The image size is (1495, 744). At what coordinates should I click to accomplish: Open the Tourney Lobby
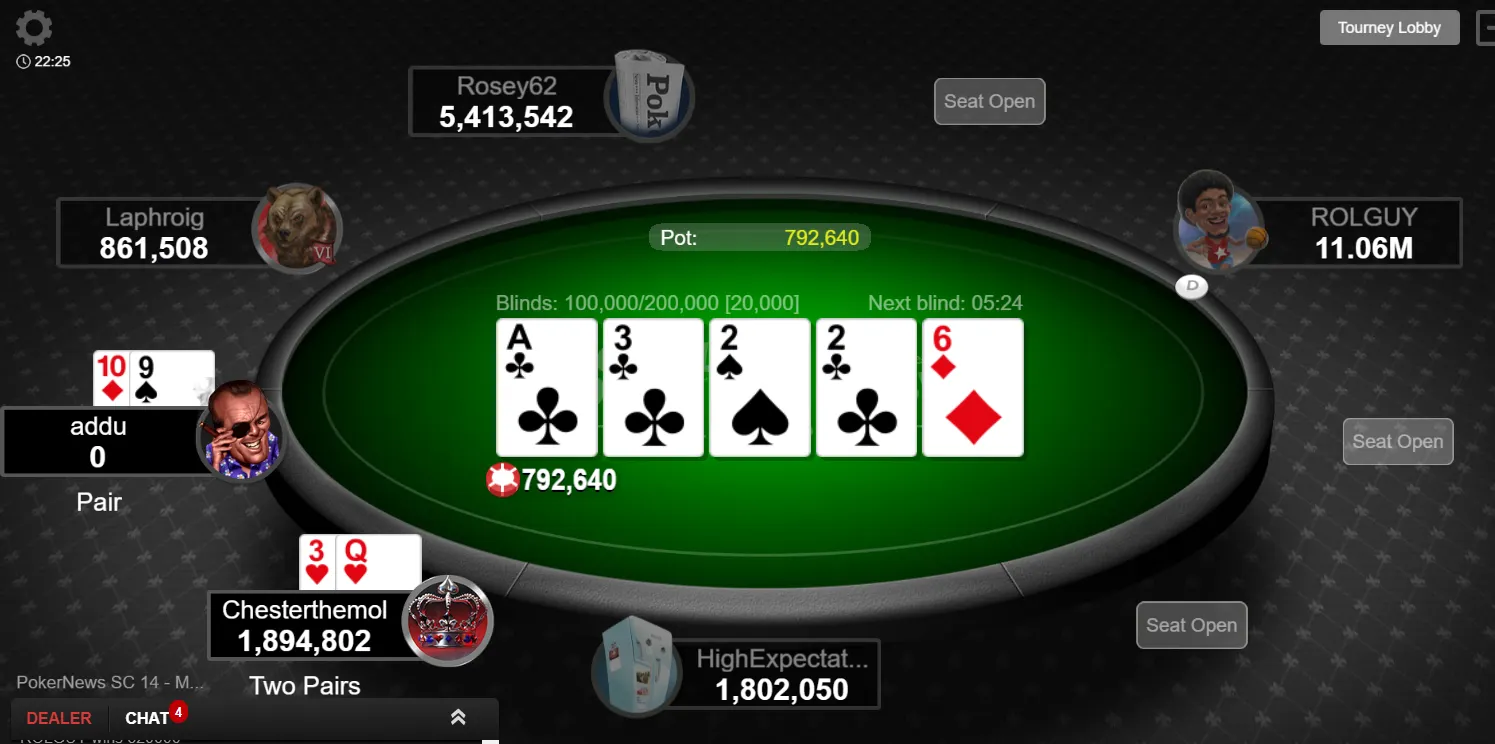(x=1389, y=28)
